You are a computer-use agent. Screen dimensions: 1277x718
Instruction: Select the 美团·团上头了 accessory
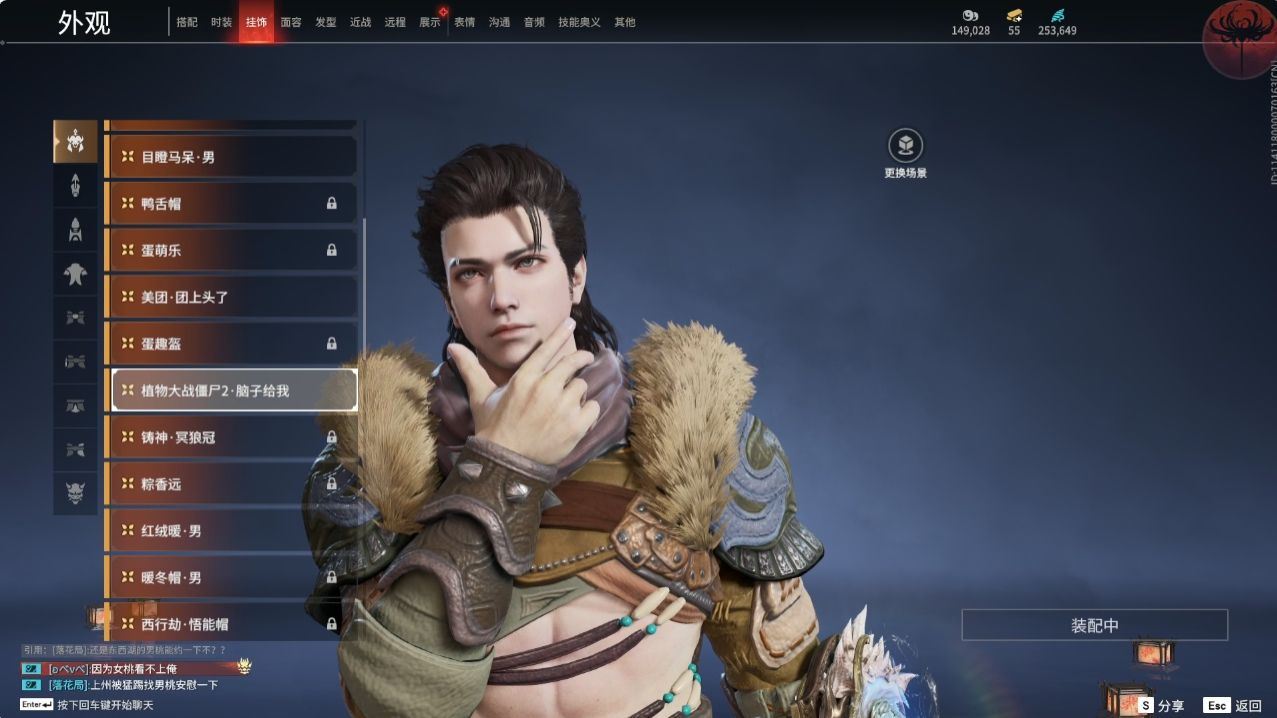(231, 297)
